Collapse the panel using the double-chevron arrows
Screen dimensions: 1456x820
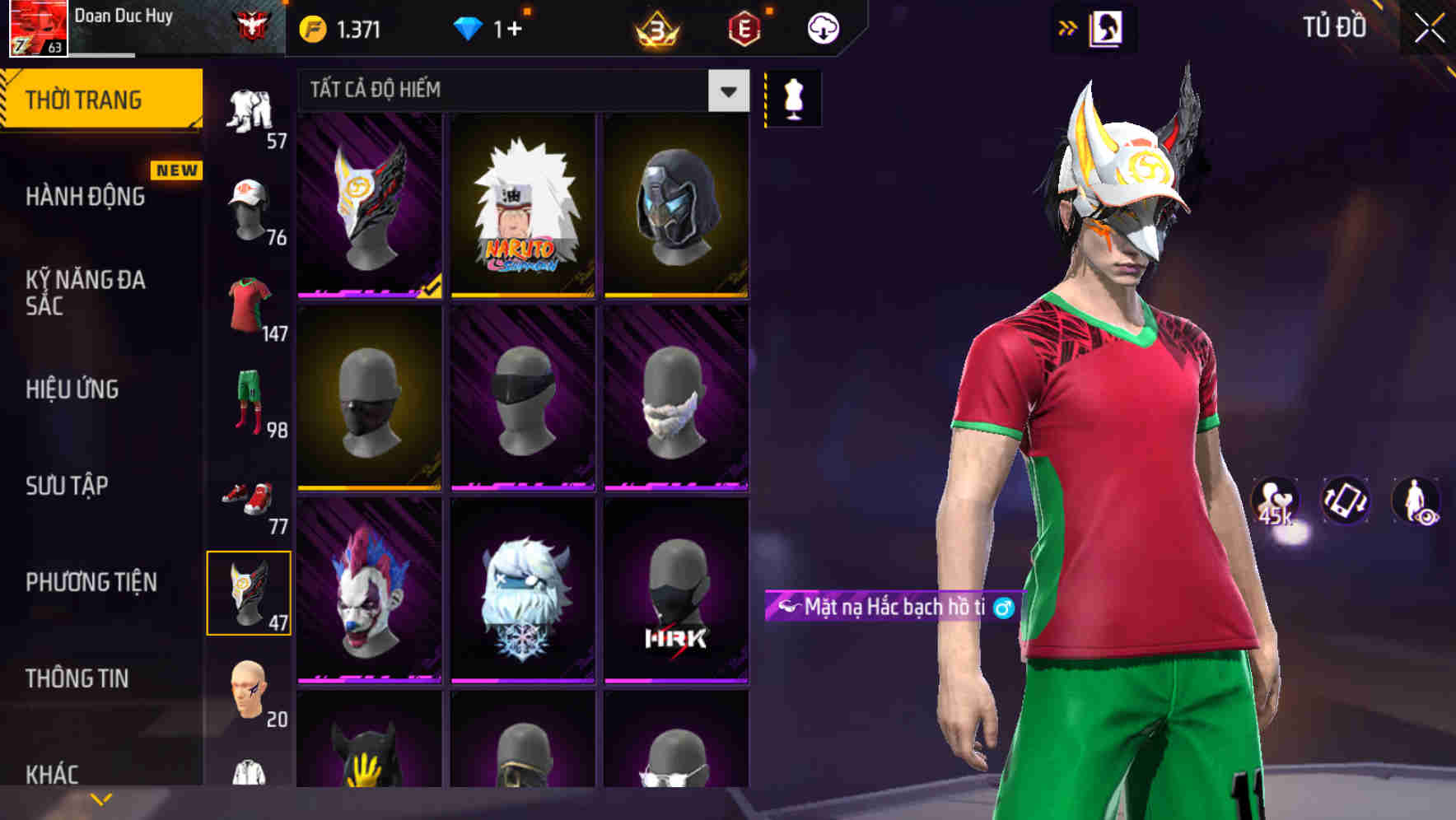point(1067,26)
